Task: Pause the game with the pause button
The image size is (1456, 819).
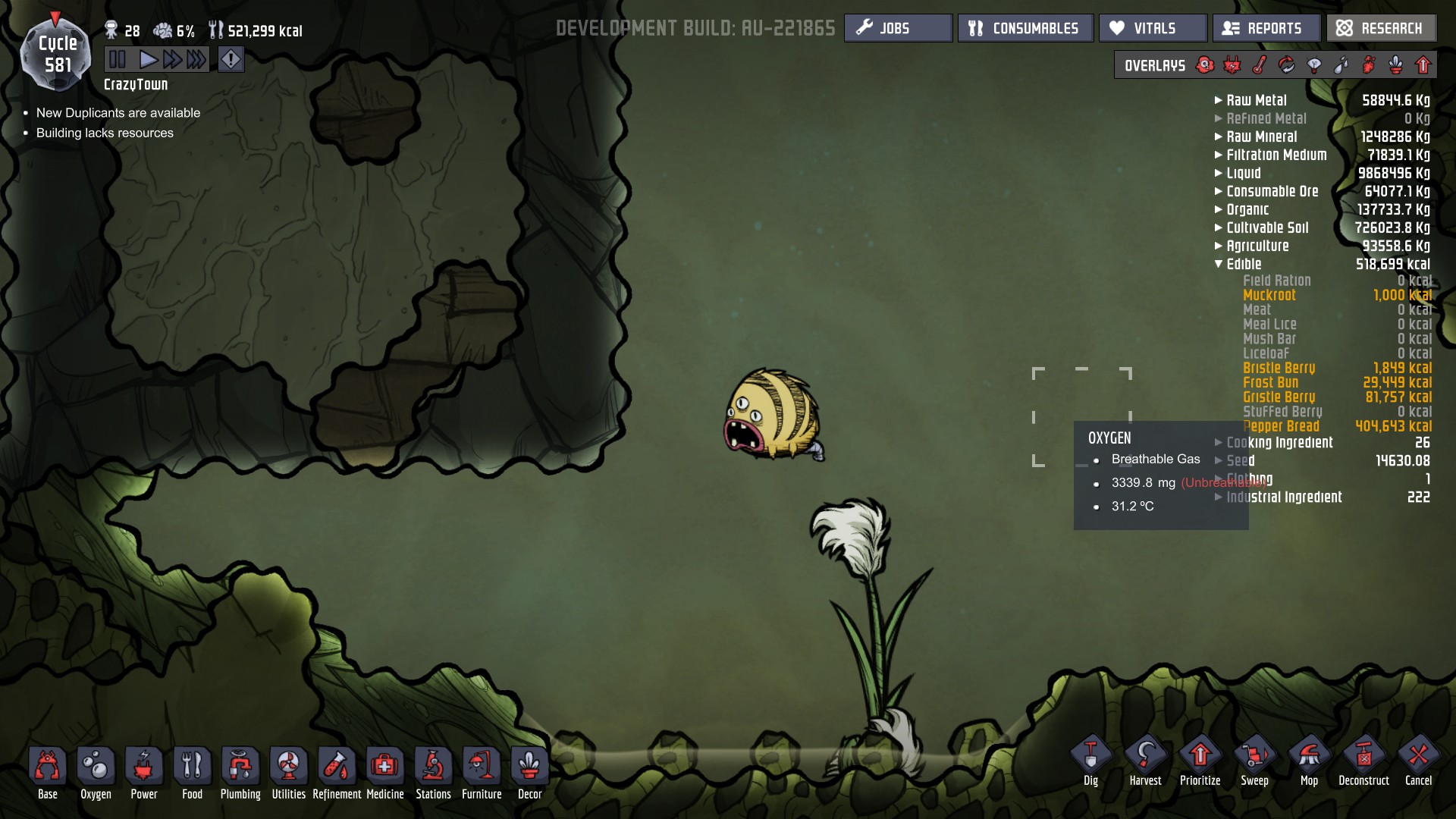Action: pyautogui.click(x=118, y=59)
